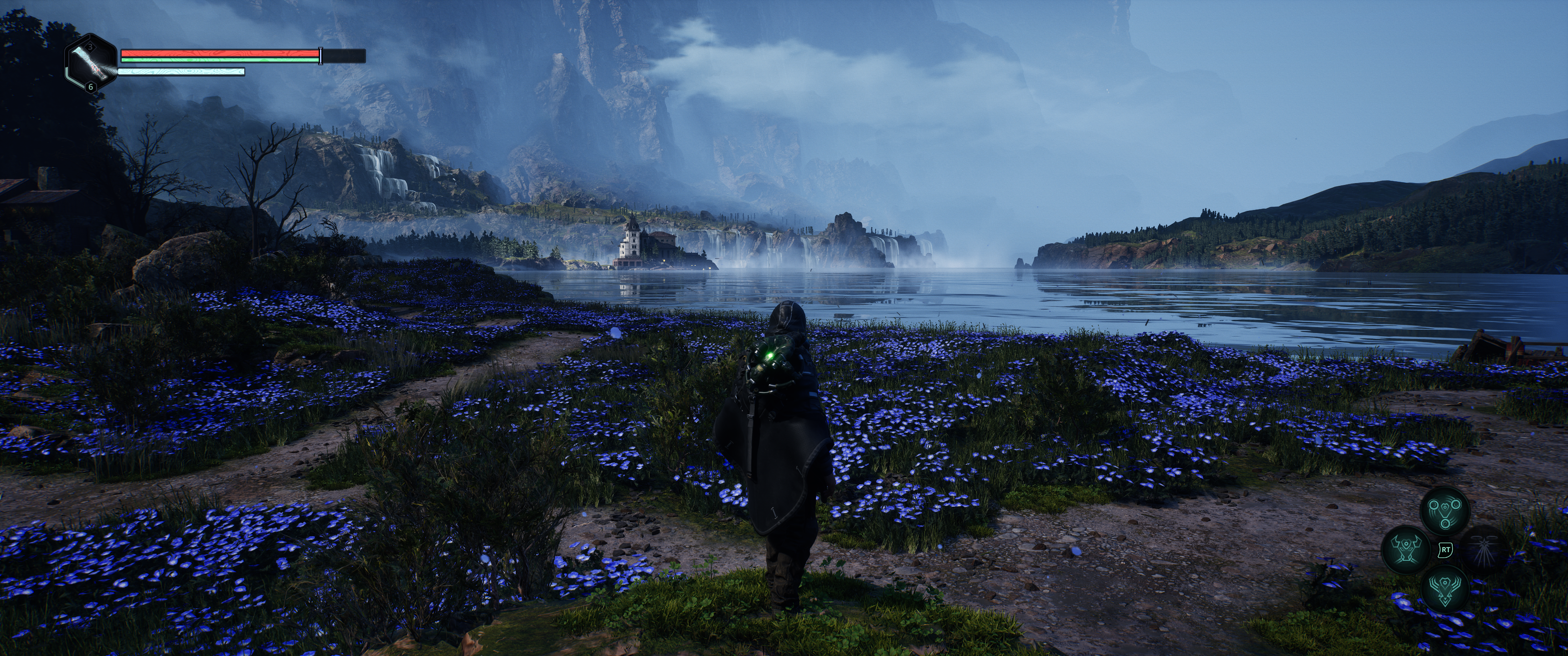Choose the dimmed radiant star ability

click(x=1484, y=549)
